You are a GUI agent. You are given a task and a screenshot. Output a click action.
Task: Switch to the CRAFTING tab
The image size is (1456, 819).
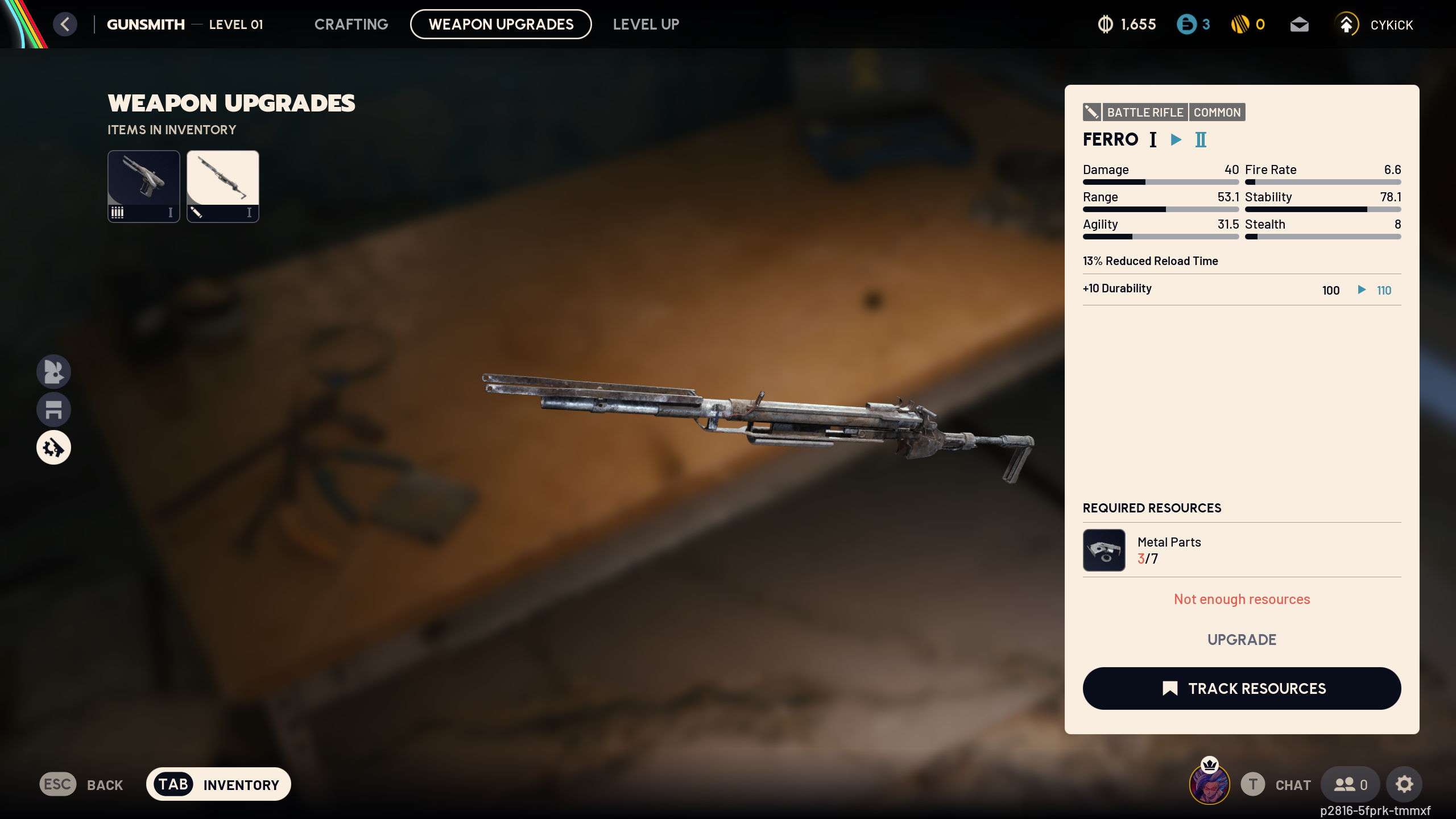click(351, 24)
